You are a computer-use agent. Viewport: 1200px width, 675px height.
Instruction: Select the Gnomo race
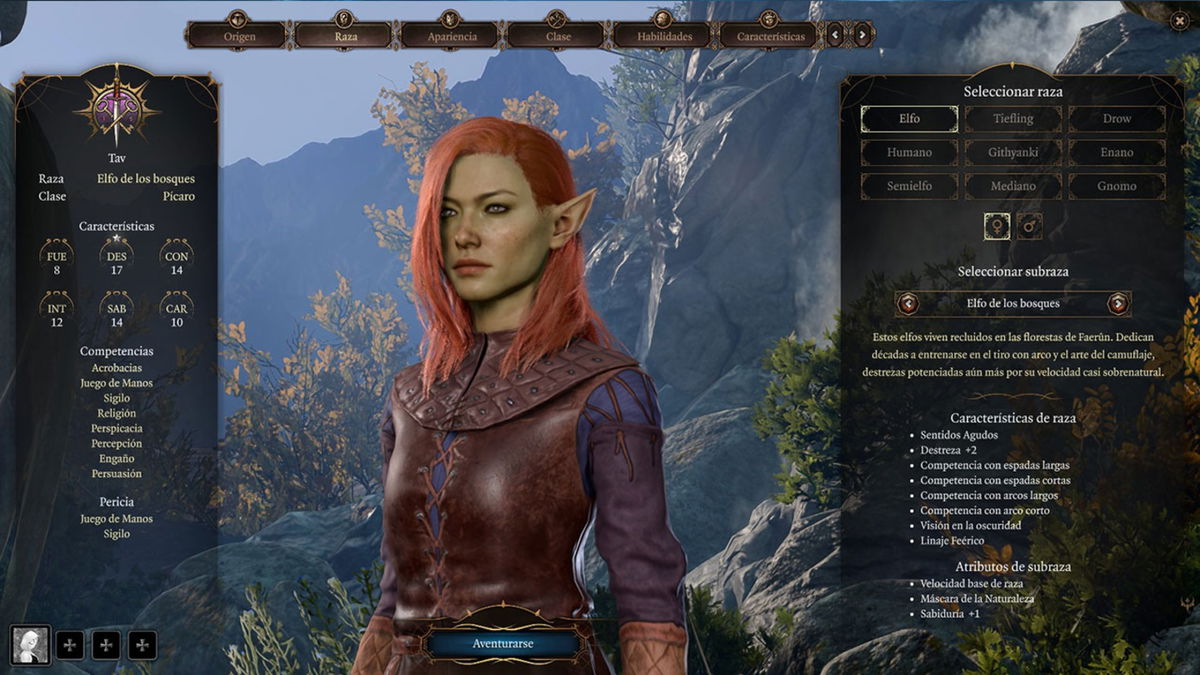(x=1116, y=186)
